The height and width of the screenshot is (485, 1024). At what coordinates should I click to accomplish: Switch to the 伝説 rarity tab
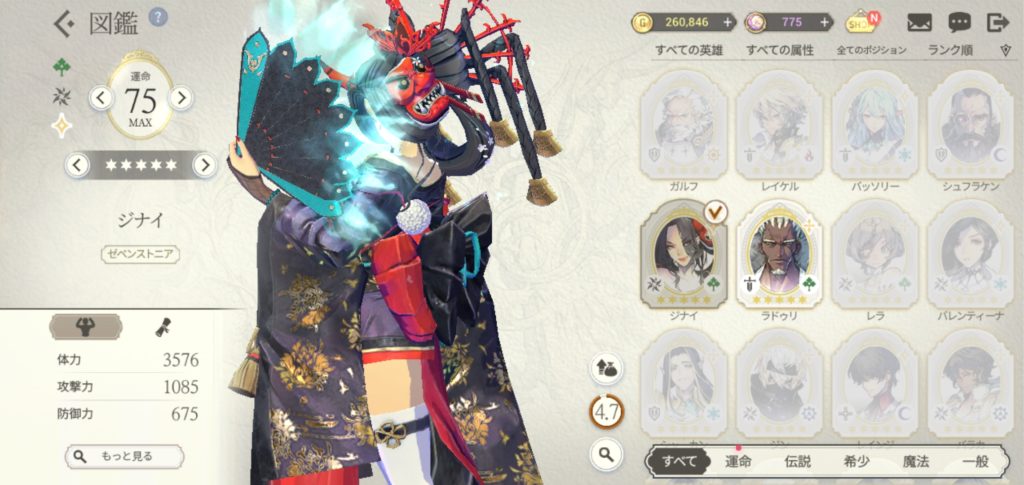pyautogui.click(x=797, y=461)
